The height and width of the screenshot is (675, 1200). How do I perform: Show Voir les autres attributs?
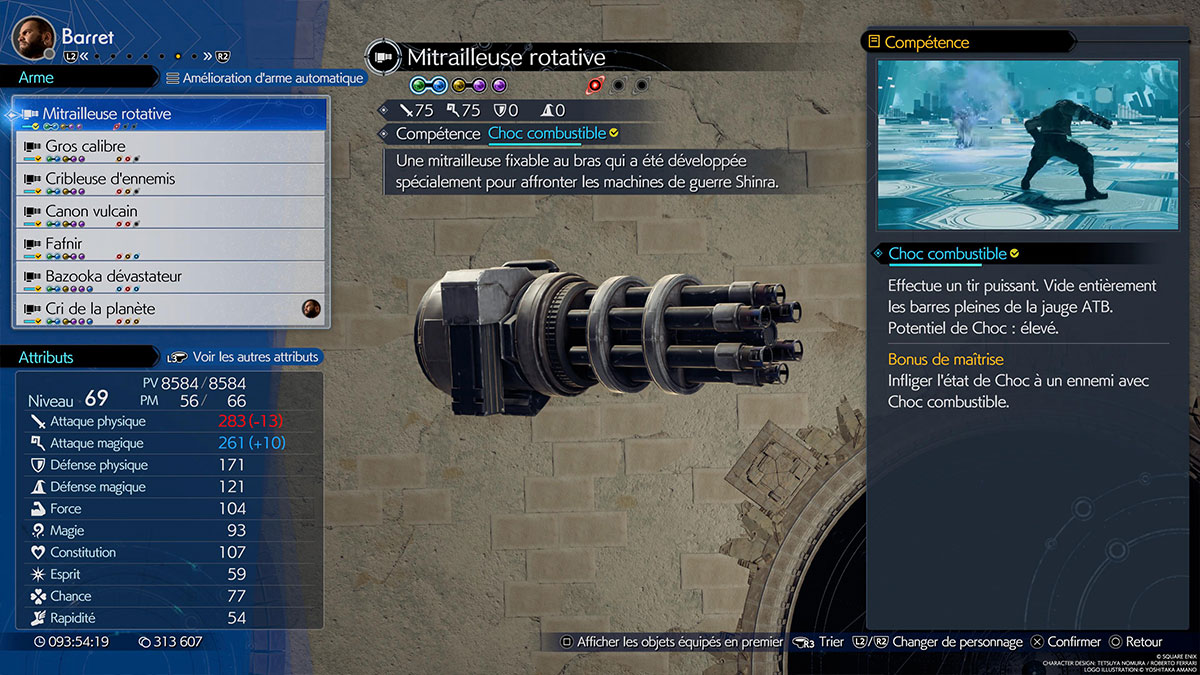point(246,357)
